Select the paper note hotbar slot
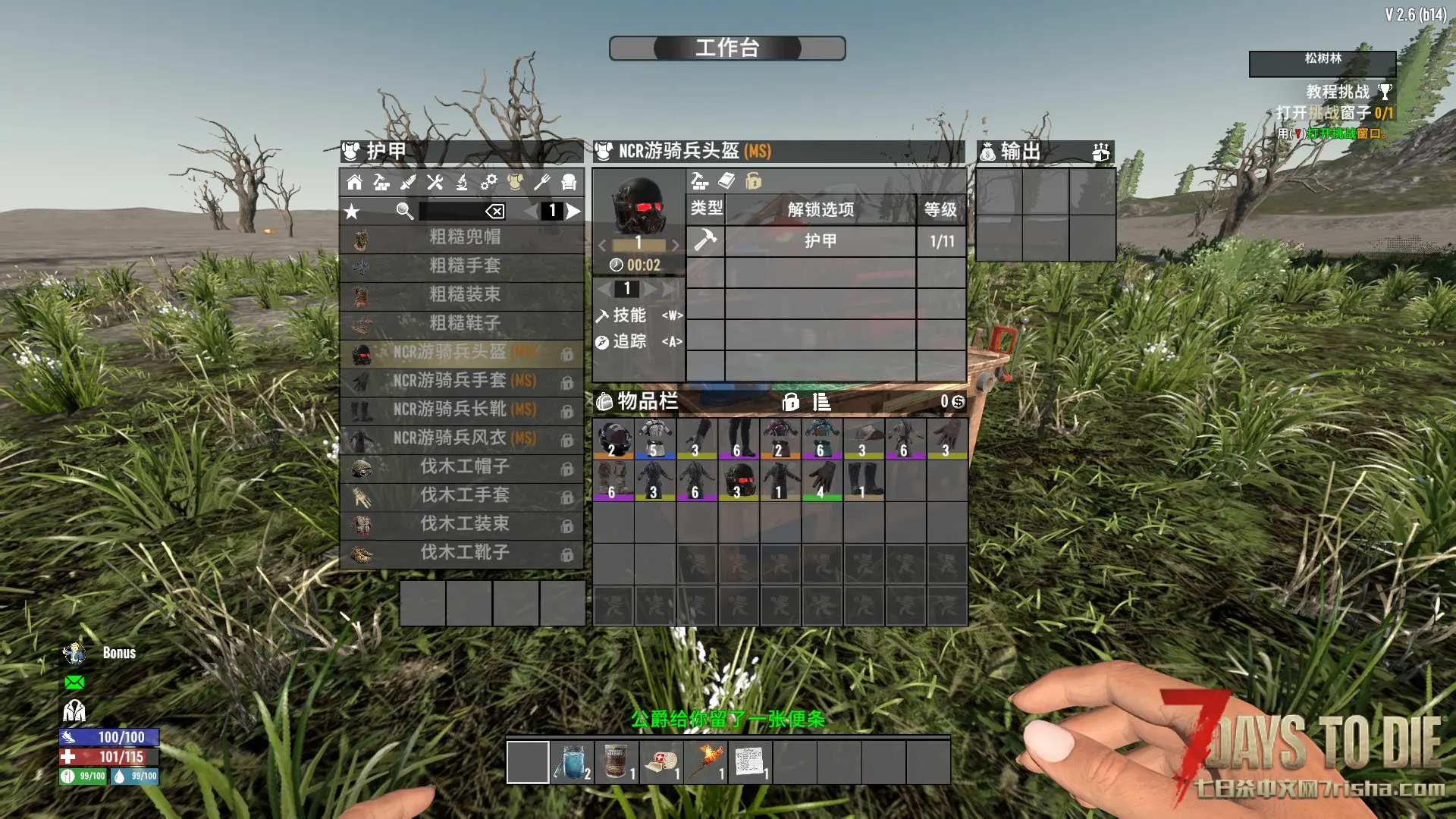 (749, 762)
